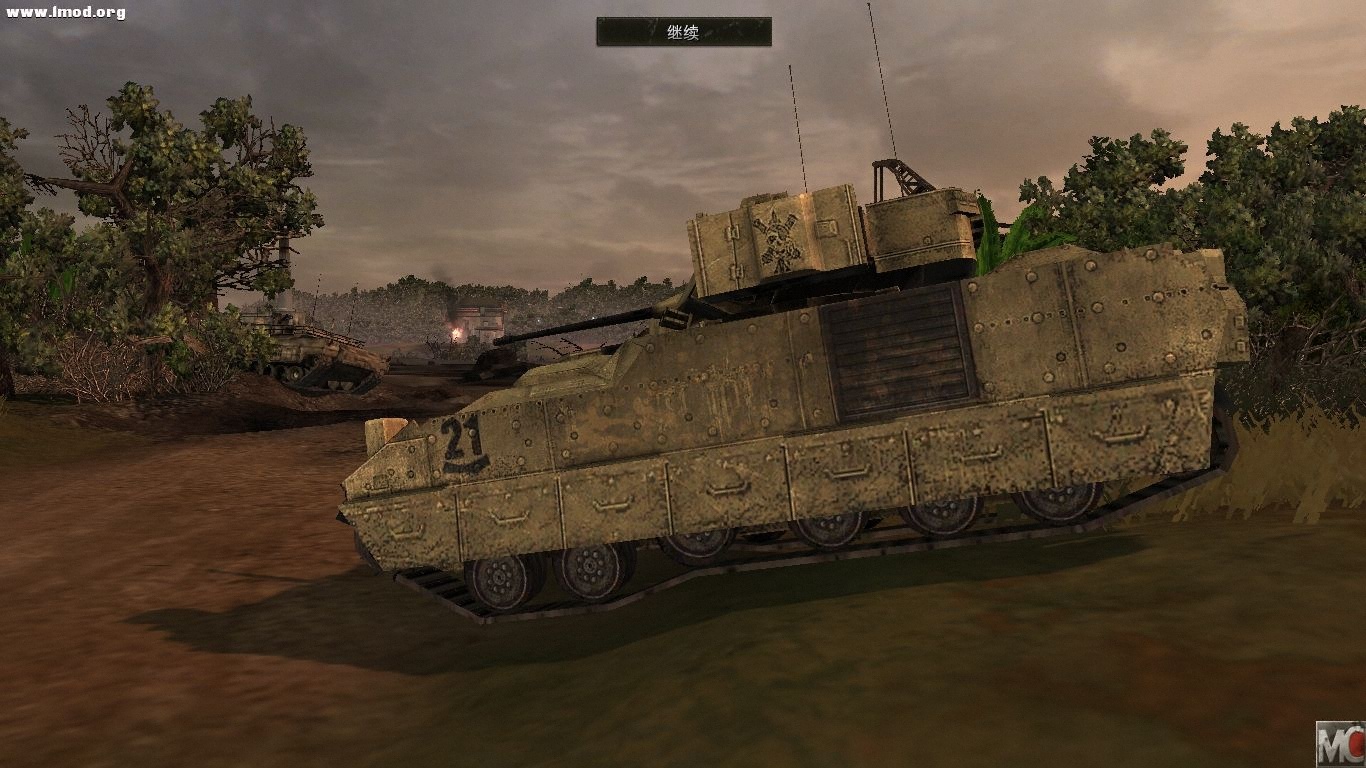Click the MC logo watermark
1366x768 pixels.
[x=1341, y=744]
